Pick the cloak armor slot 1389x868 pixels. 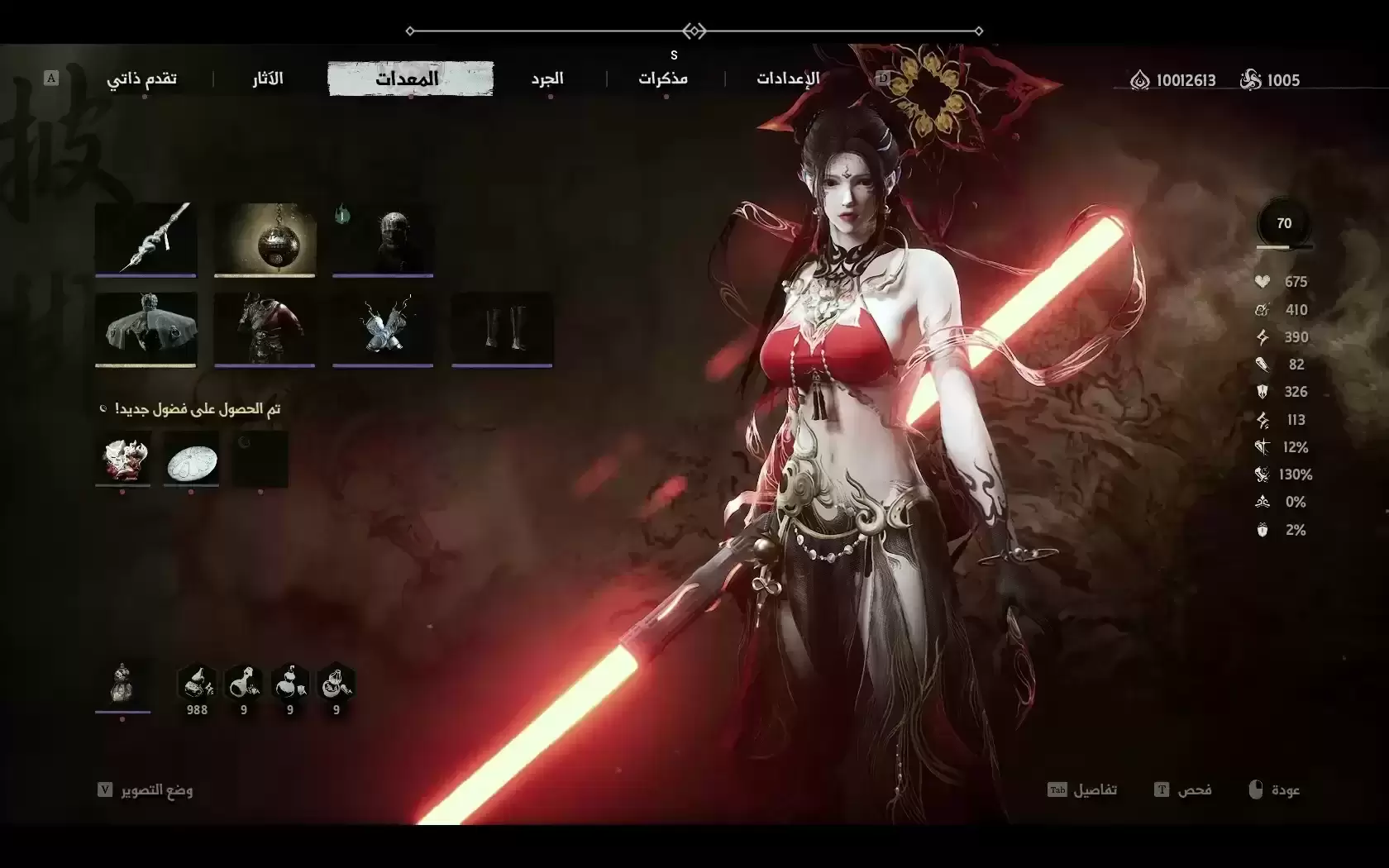click(x=146, y=327)
